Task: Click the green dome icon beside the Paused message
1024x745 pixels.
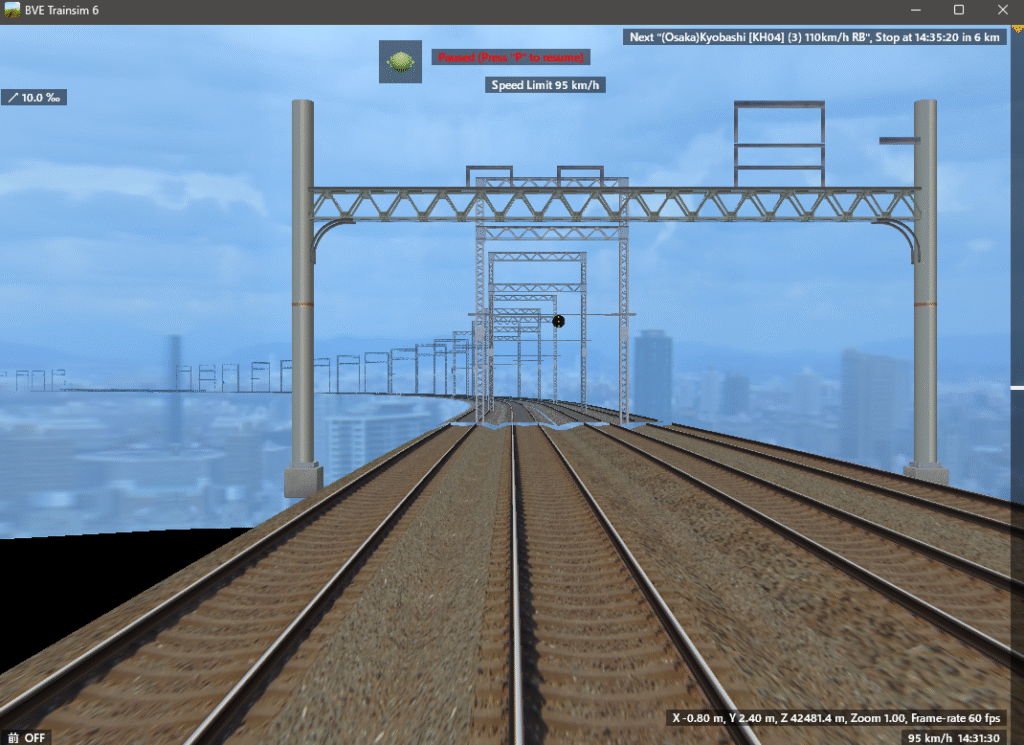Action: 400,61
